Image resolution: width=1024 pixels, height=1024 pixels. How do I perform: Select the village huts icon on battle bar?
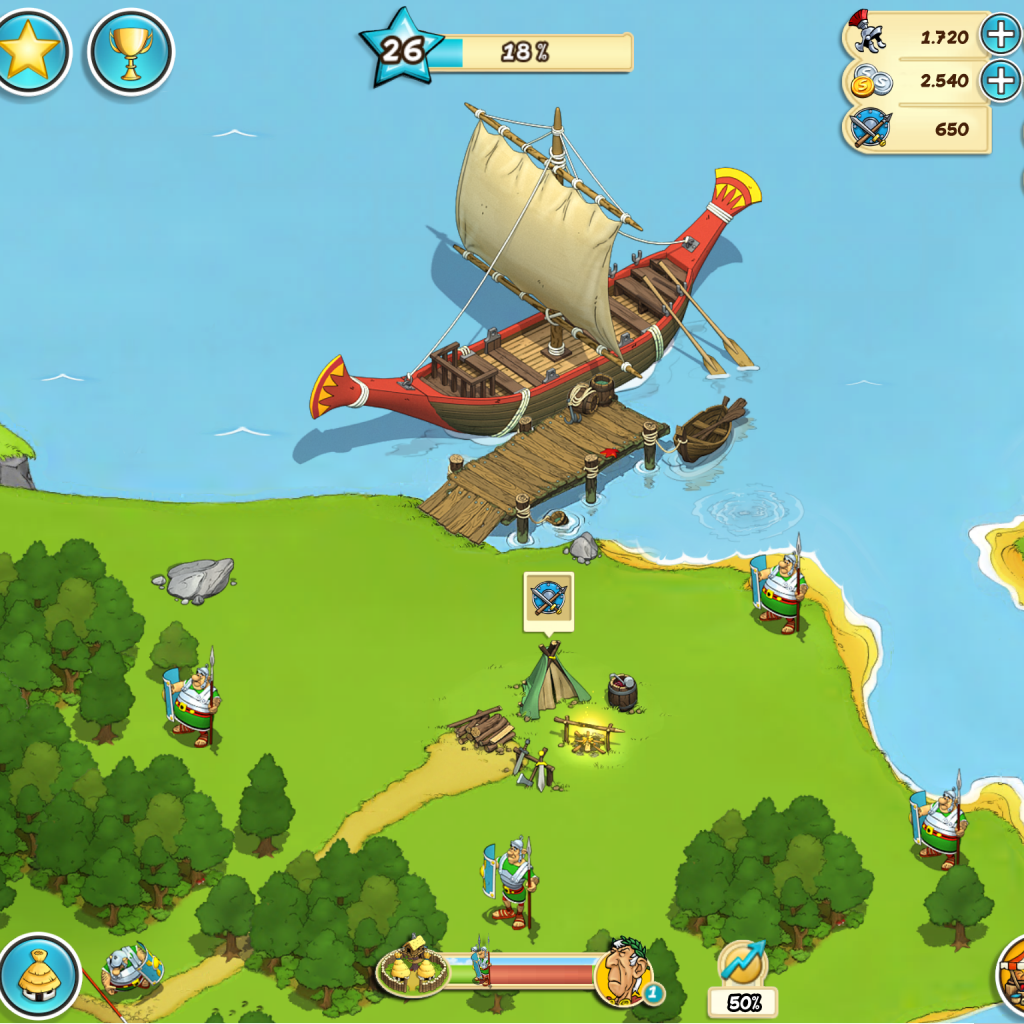tap(412, 967)
